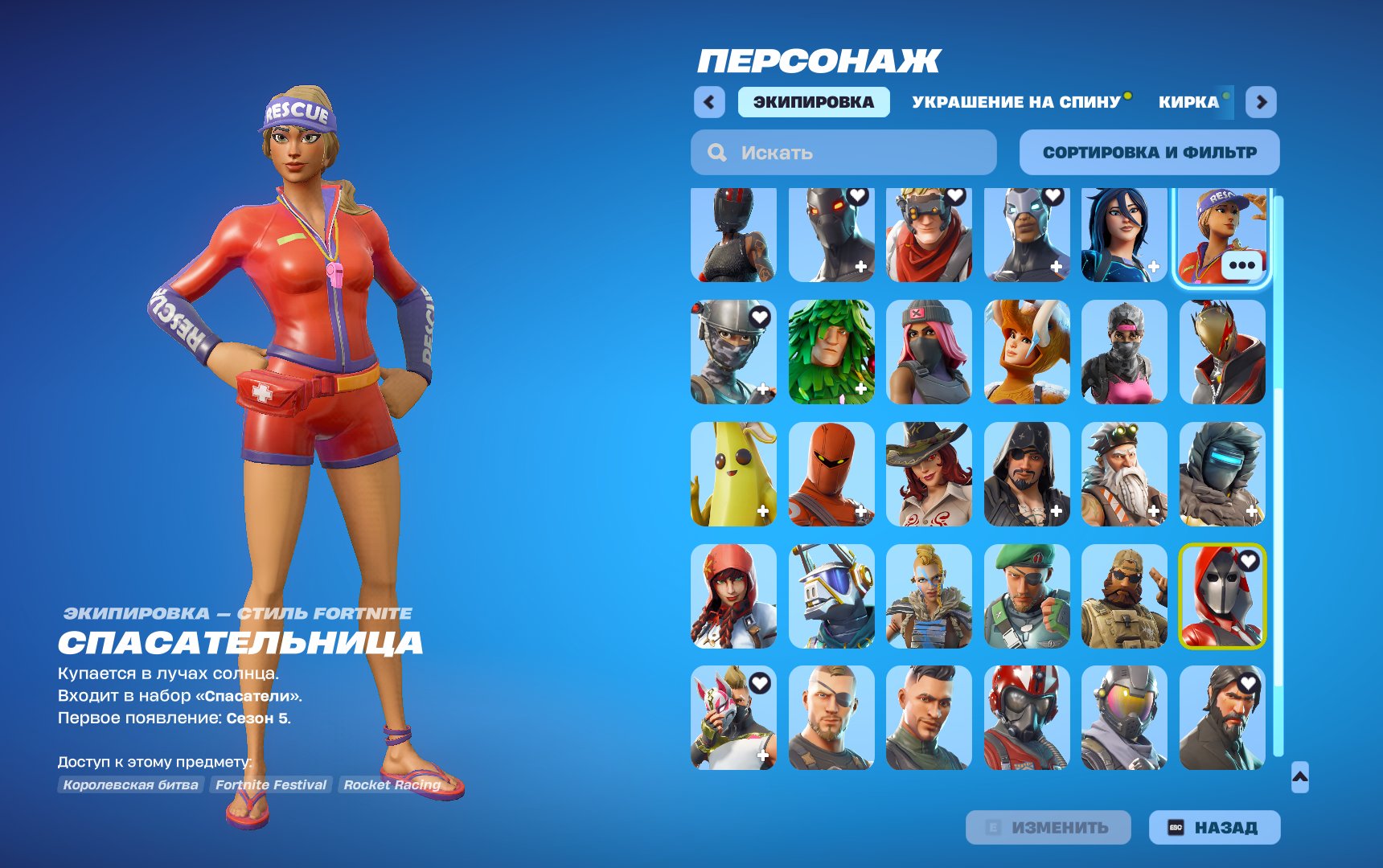Open the ellipsis menu on Спасательница outfit slot
The image size is (1383, 868).
(1241, 264)
